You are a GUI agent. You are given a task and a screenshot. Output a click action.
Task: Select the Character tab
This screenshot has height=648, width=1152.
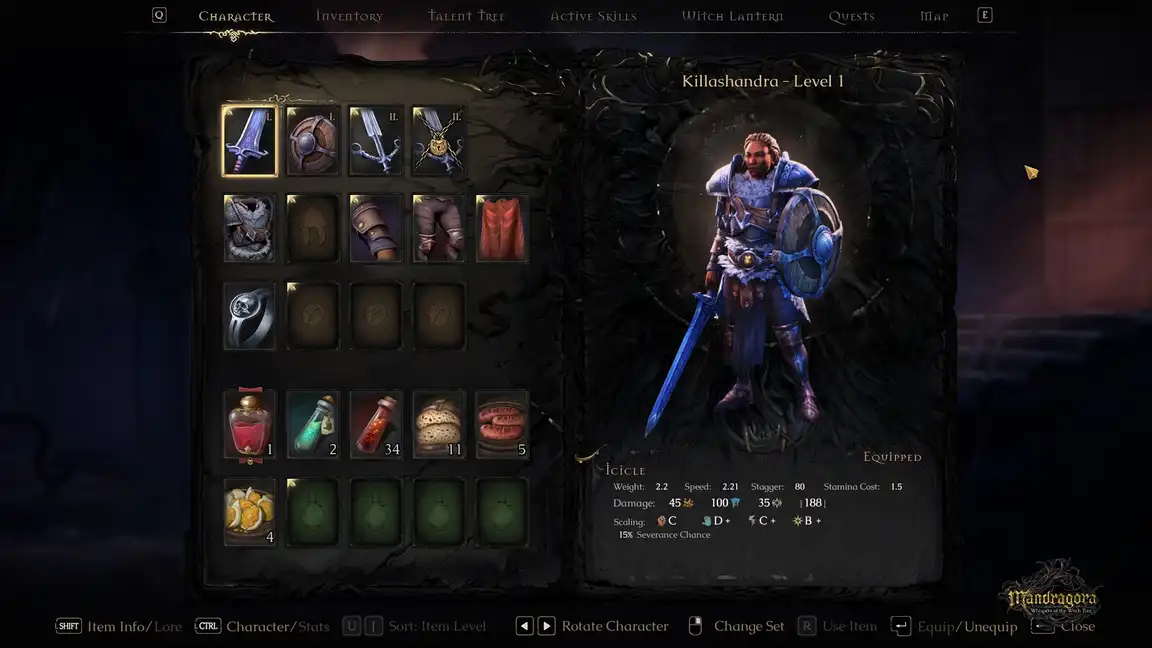click(x=235, y=16)
